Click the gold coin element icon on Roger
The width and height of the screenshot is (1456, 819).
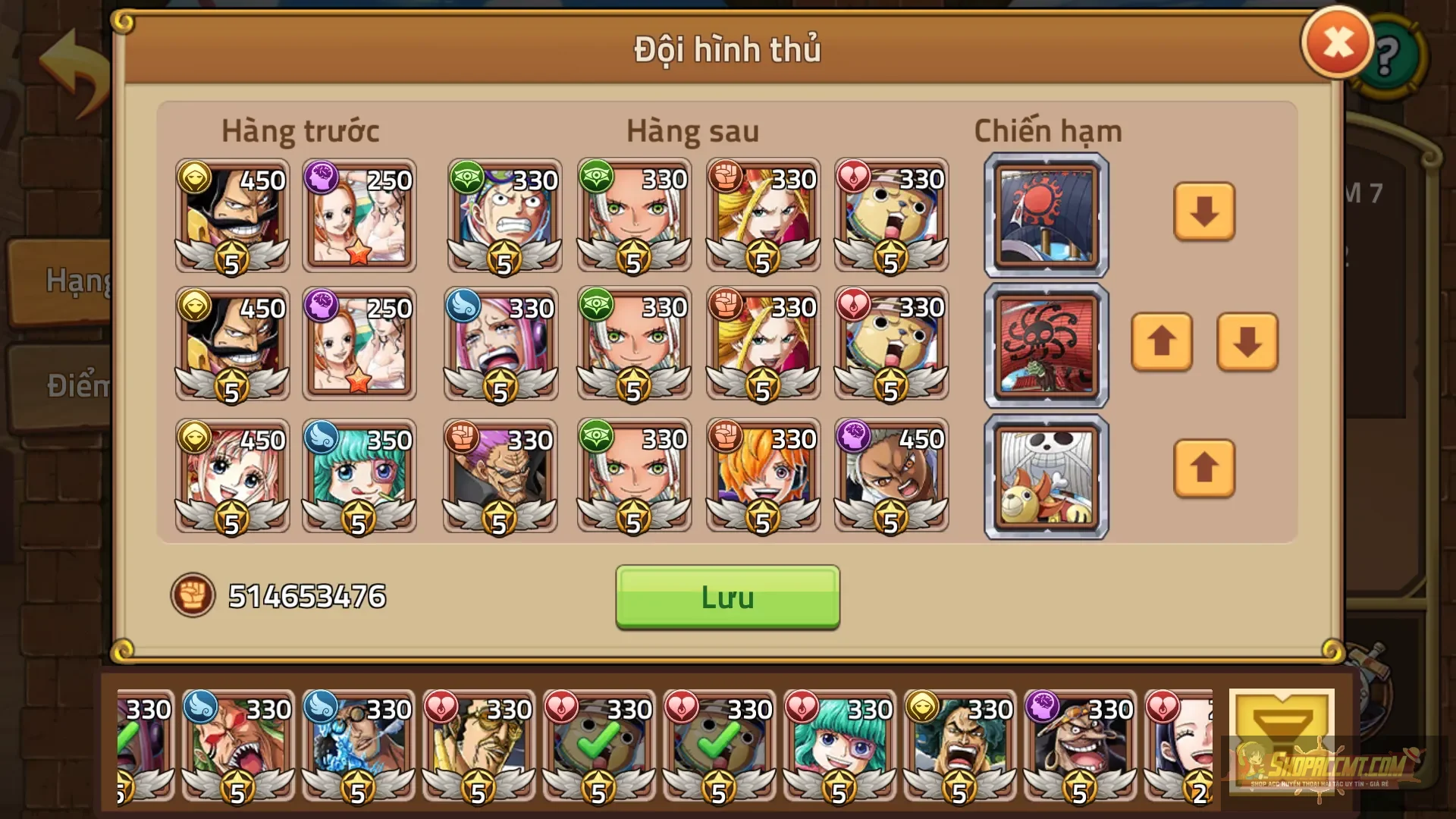tap(196, 178)
